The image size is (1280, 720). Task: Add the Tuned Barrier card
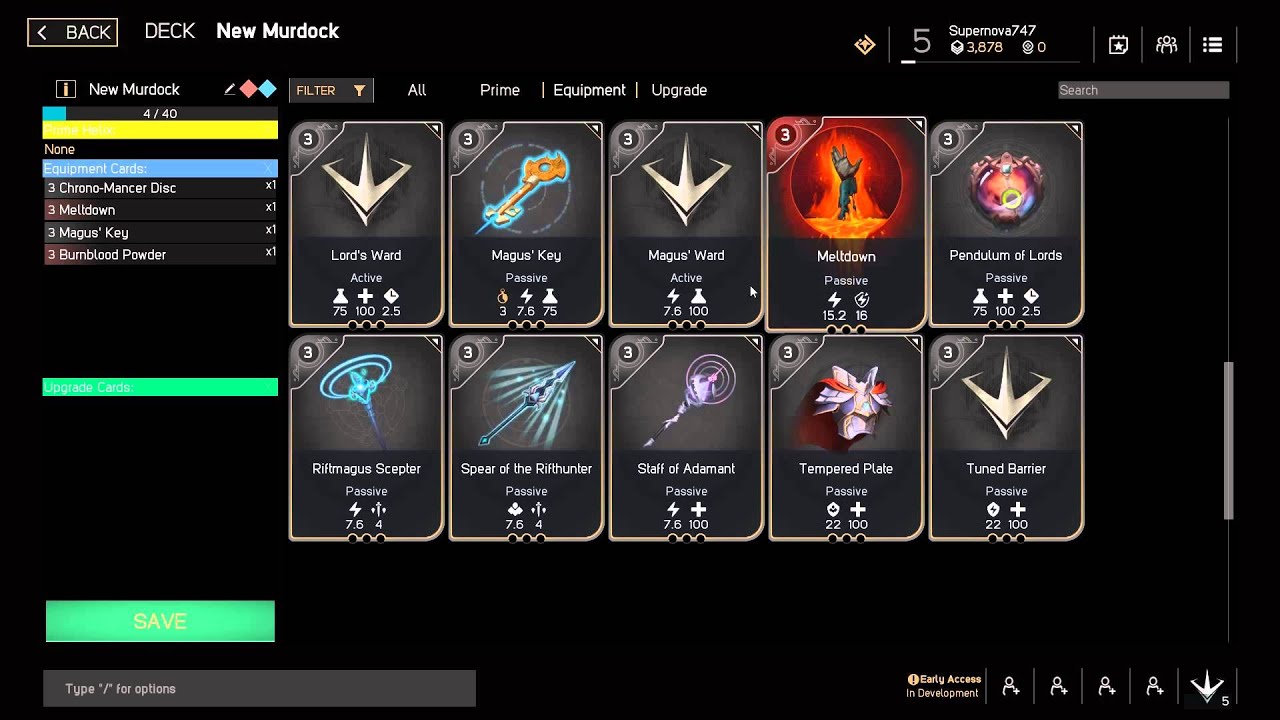click(x=1006, y=438)
